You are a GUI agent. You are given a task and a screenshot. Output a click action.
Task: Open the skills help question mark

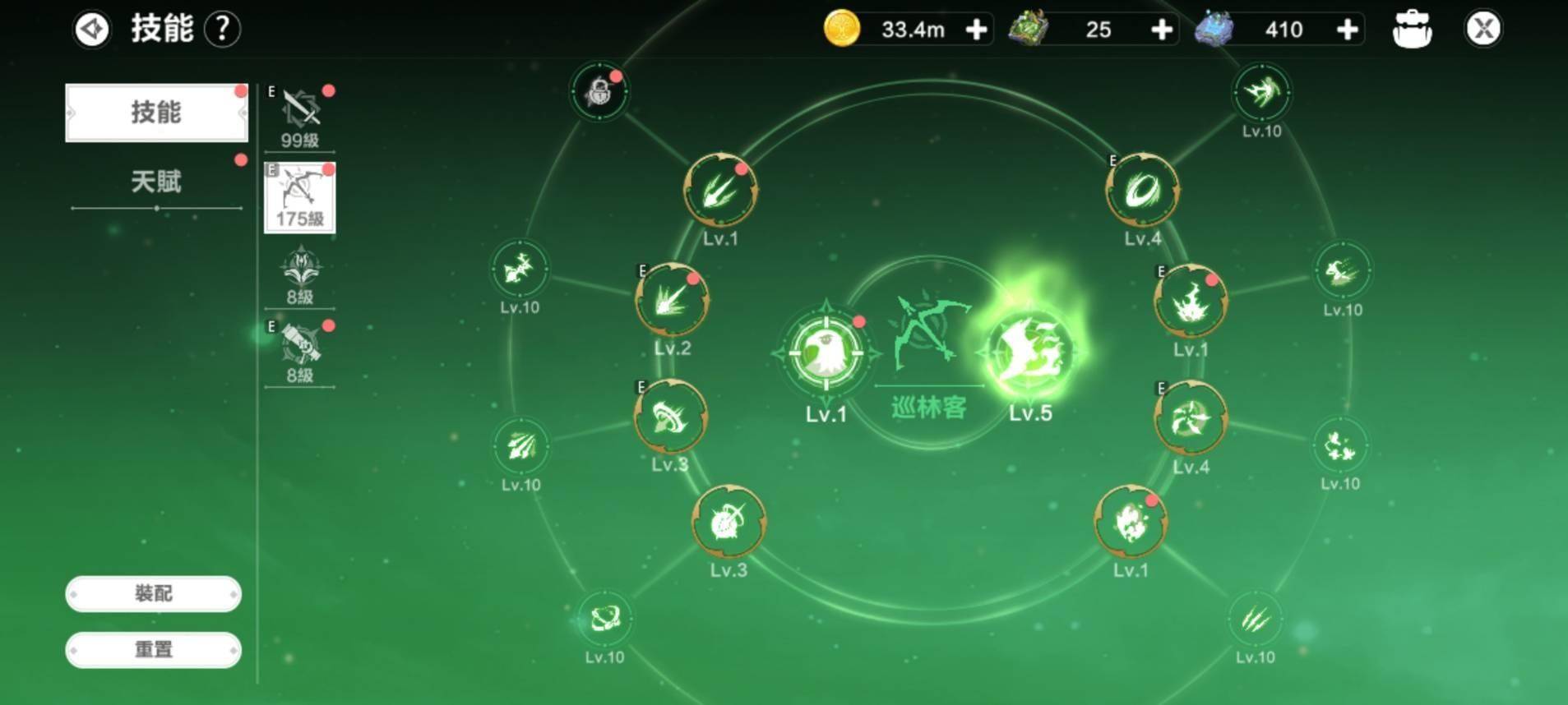click(x=222, y=30)
